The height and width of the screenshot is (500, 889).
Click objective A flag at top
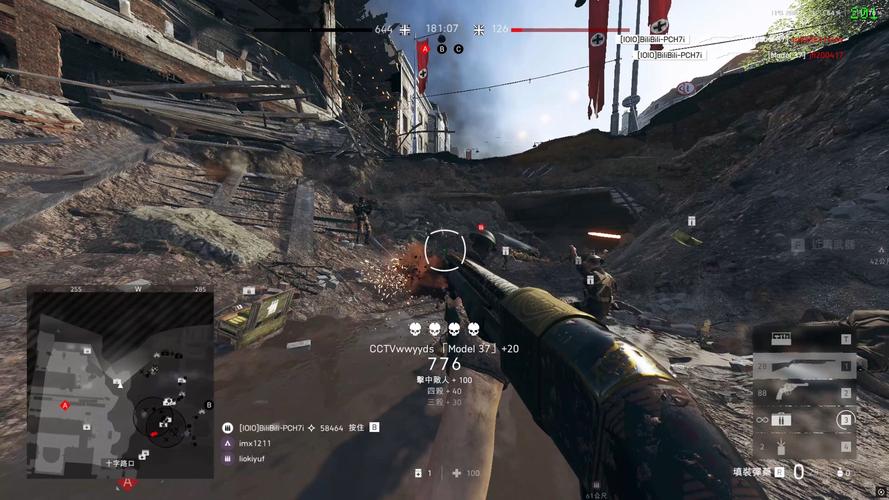[x=424, y=48]
